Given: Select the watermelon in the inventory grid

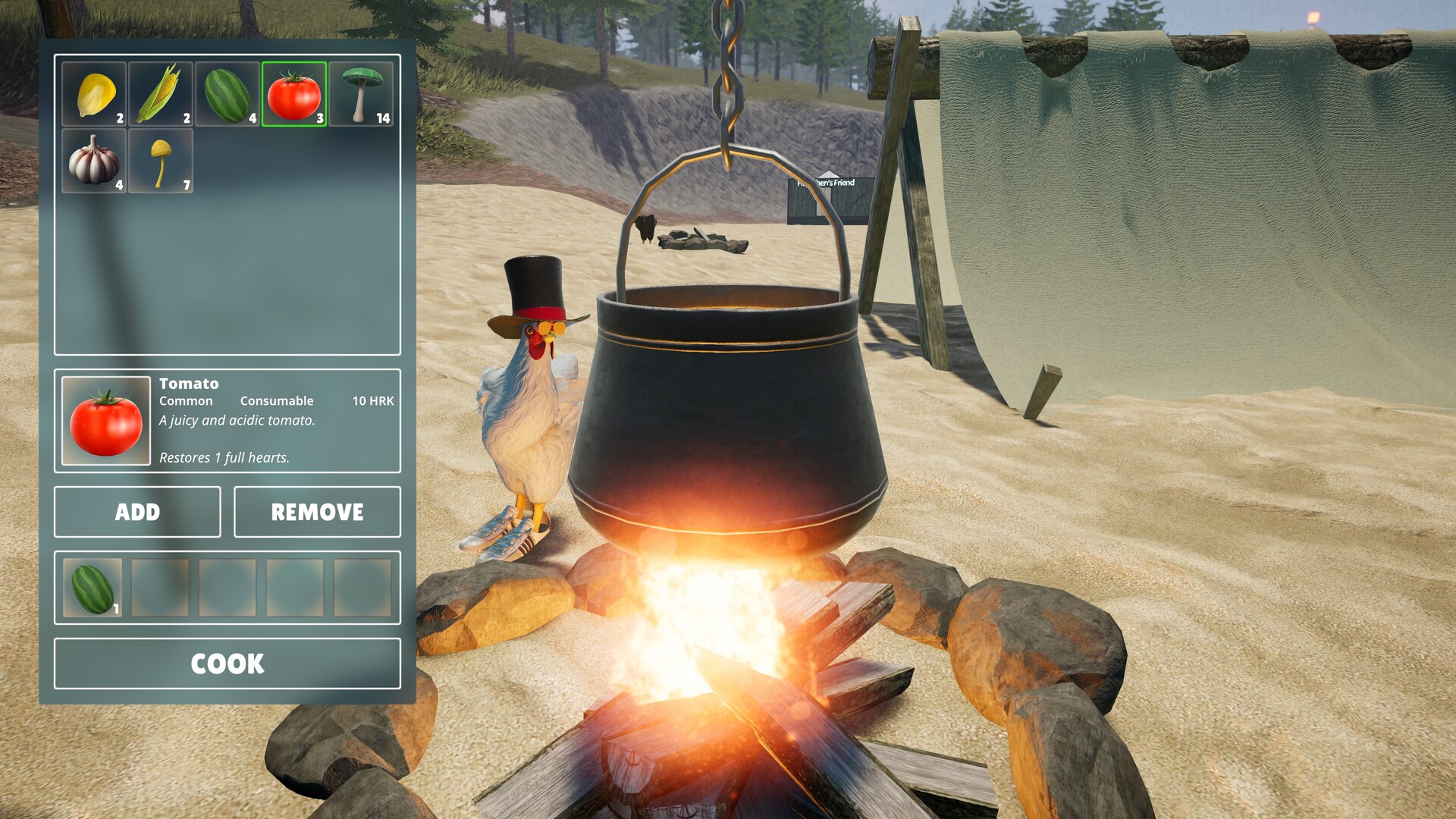Looking at the screenshot, I should tap(227, 95).
